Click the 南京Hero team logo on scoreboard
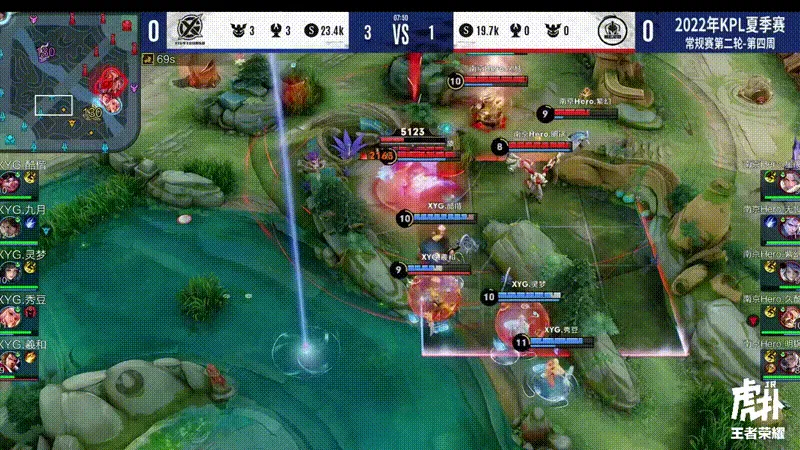Viewport: 800px width, 450px height. 610,32
